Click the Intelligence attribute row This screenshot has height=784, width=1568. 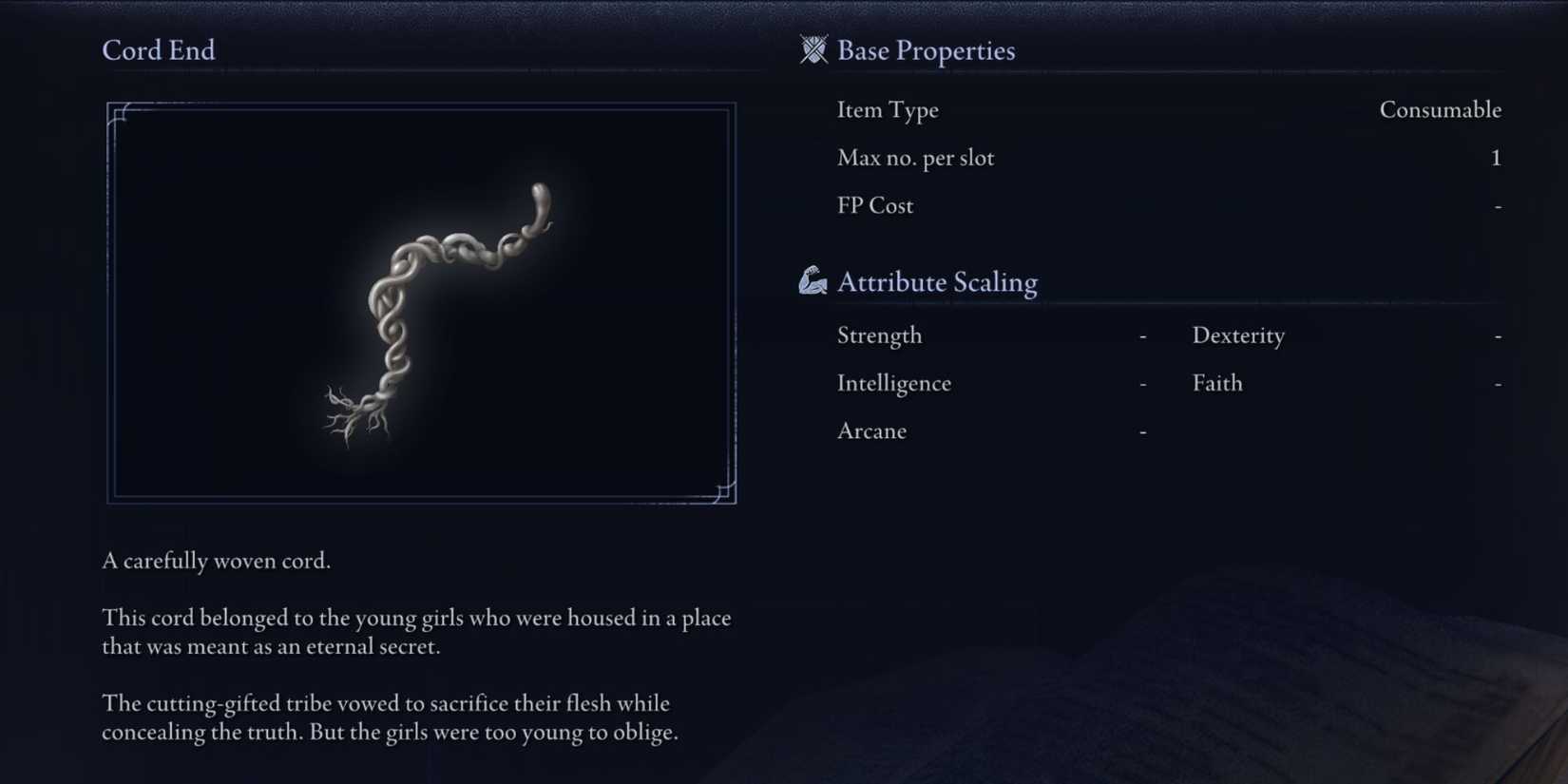893,383
